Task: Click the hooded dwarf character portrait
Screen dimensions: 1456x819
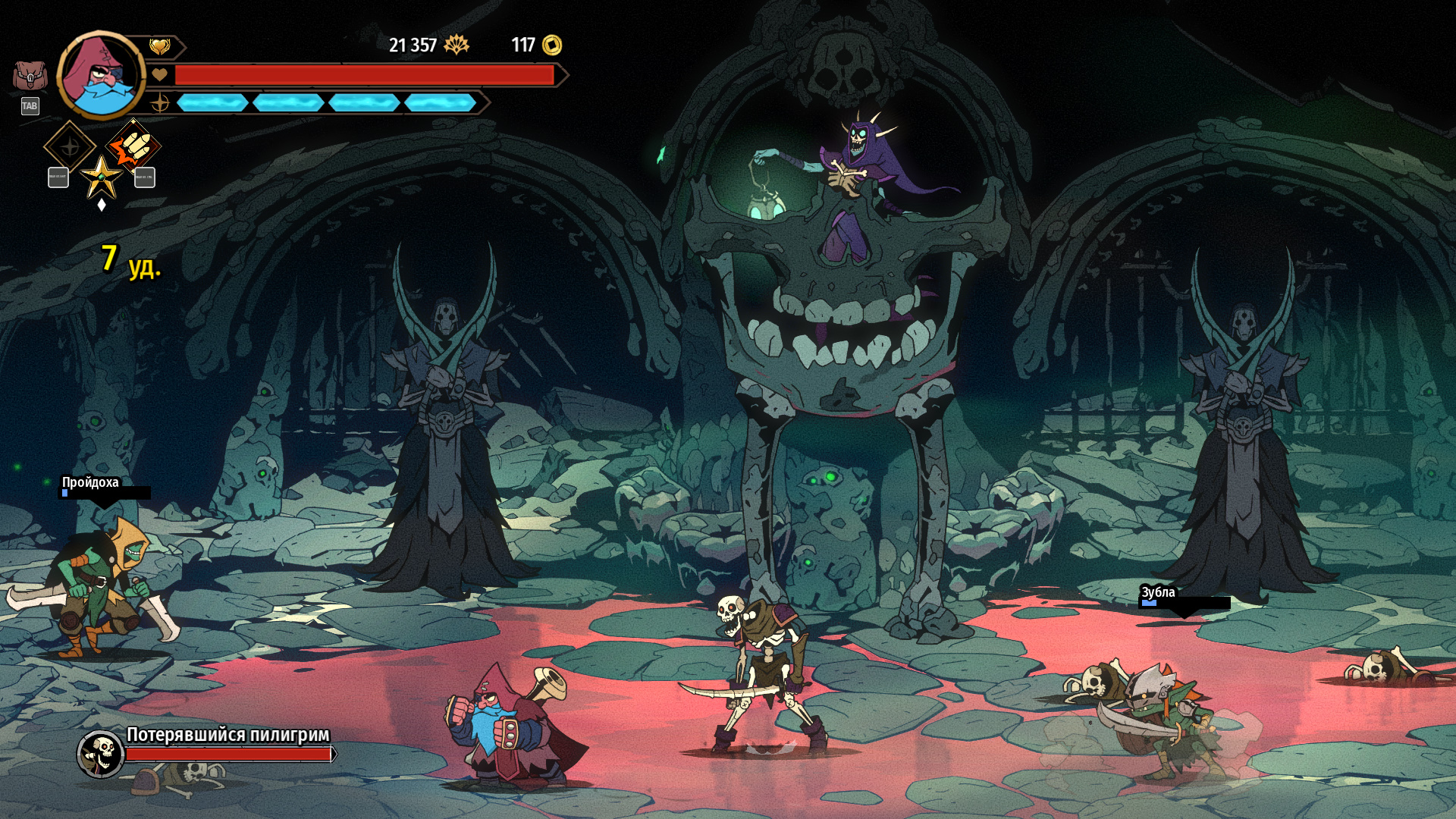Action: tap(101, 75)
